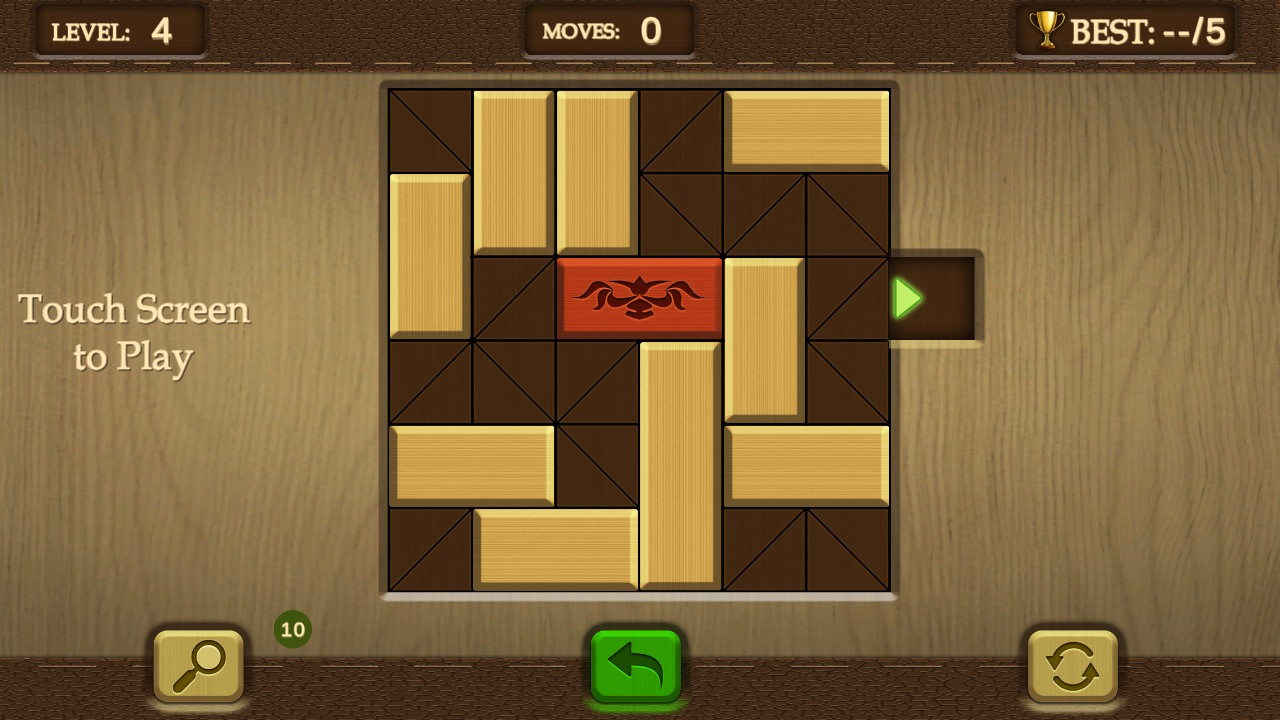Screen dimensions: 1280x720
Task: Click the tall vertical block in the bottom center
Action: click(x=680, y=465)
